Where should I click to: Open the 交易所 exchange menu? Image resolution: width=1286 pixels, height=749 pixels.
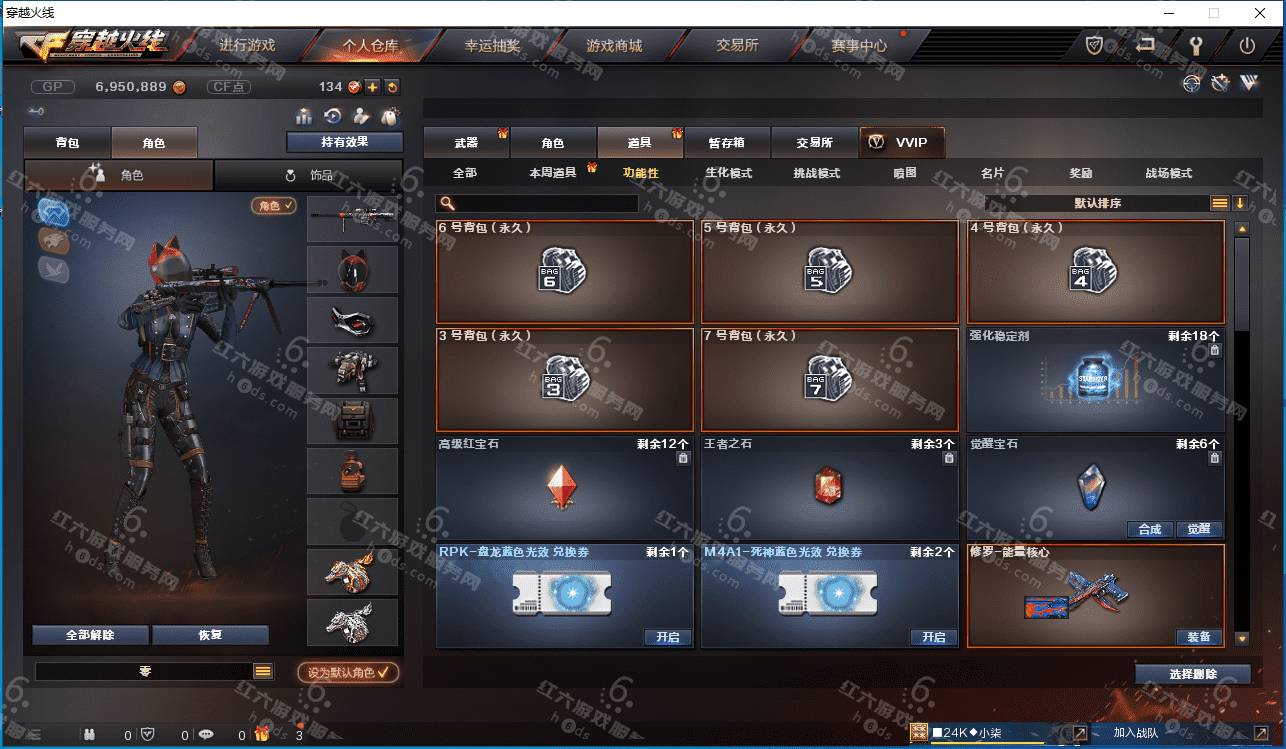[737, 46]
